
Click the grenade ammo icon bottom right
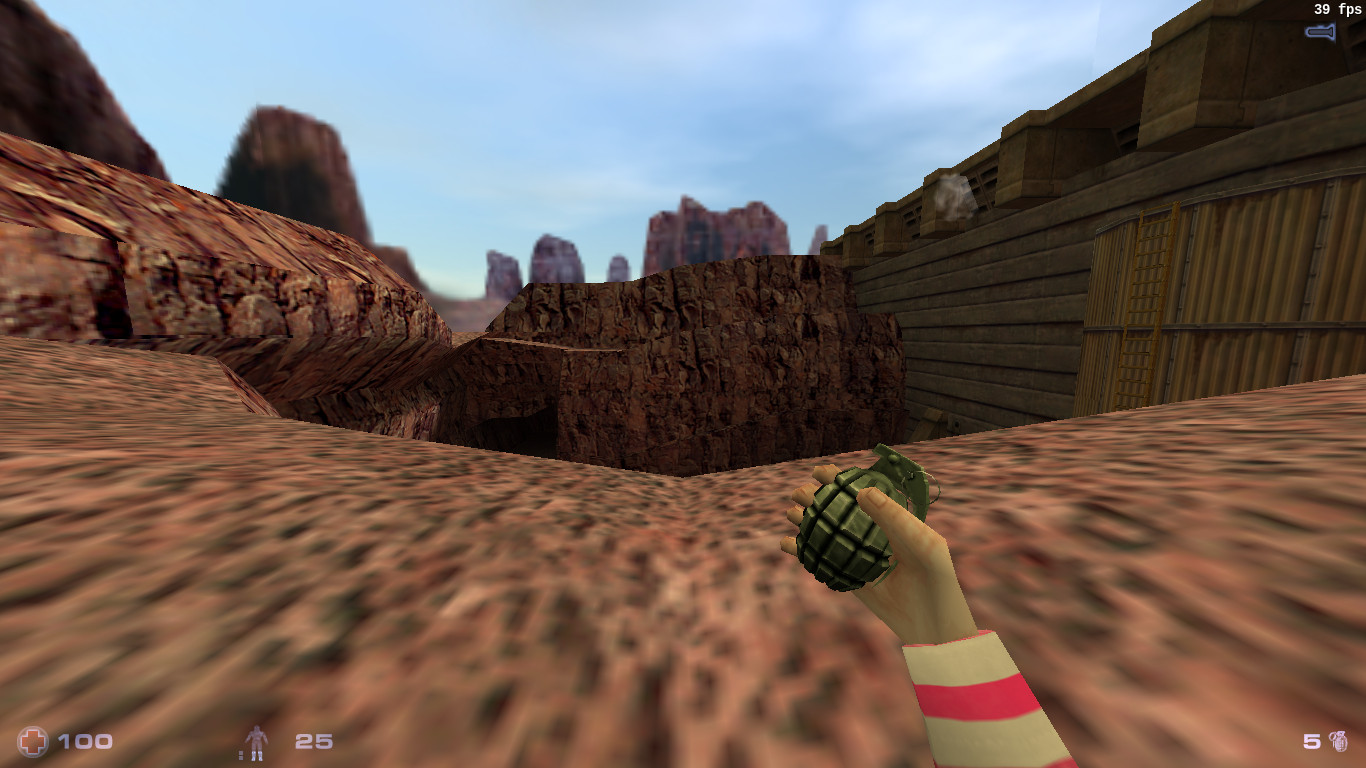(1340, 743)
